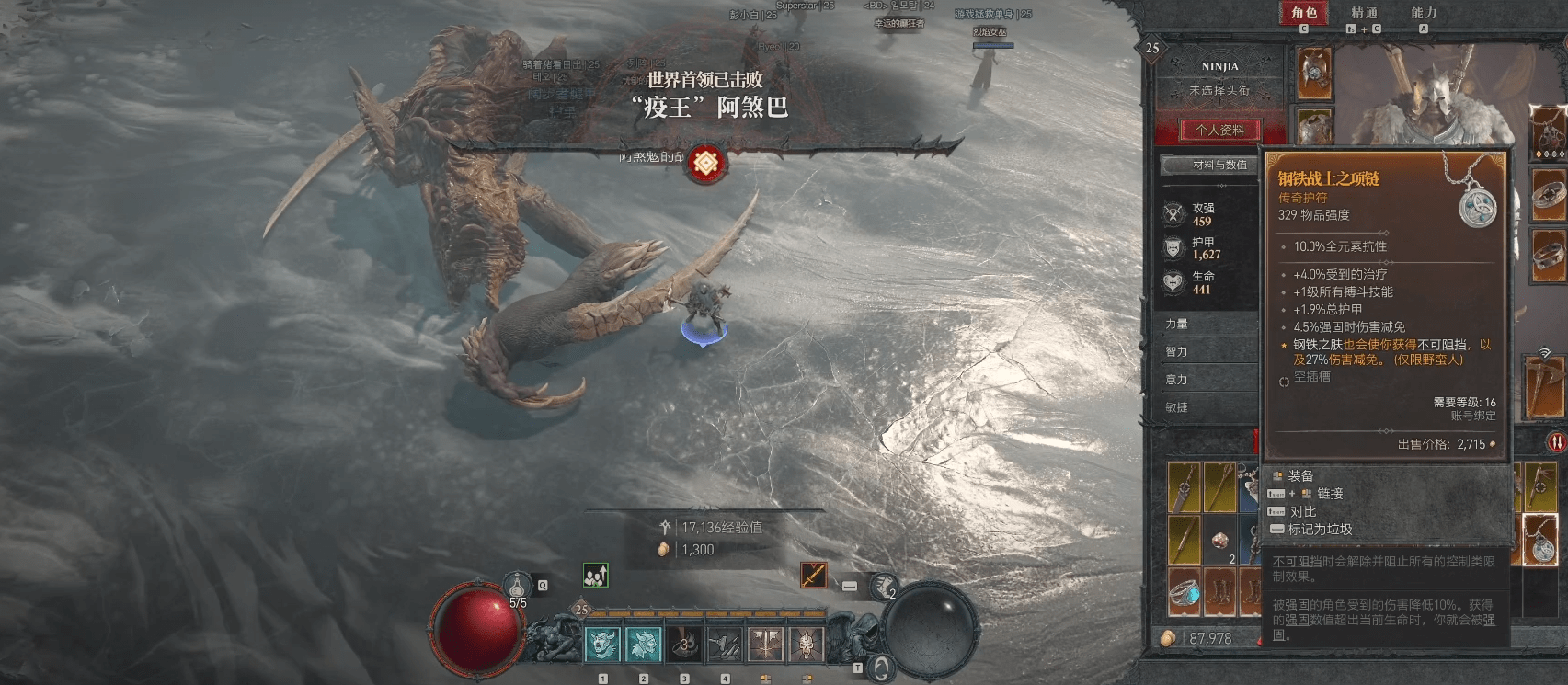The width and height of the screenshot is (1568, 685).
Task: Switch to the 角色 (Character) tab
Action: click(1304, 13)
